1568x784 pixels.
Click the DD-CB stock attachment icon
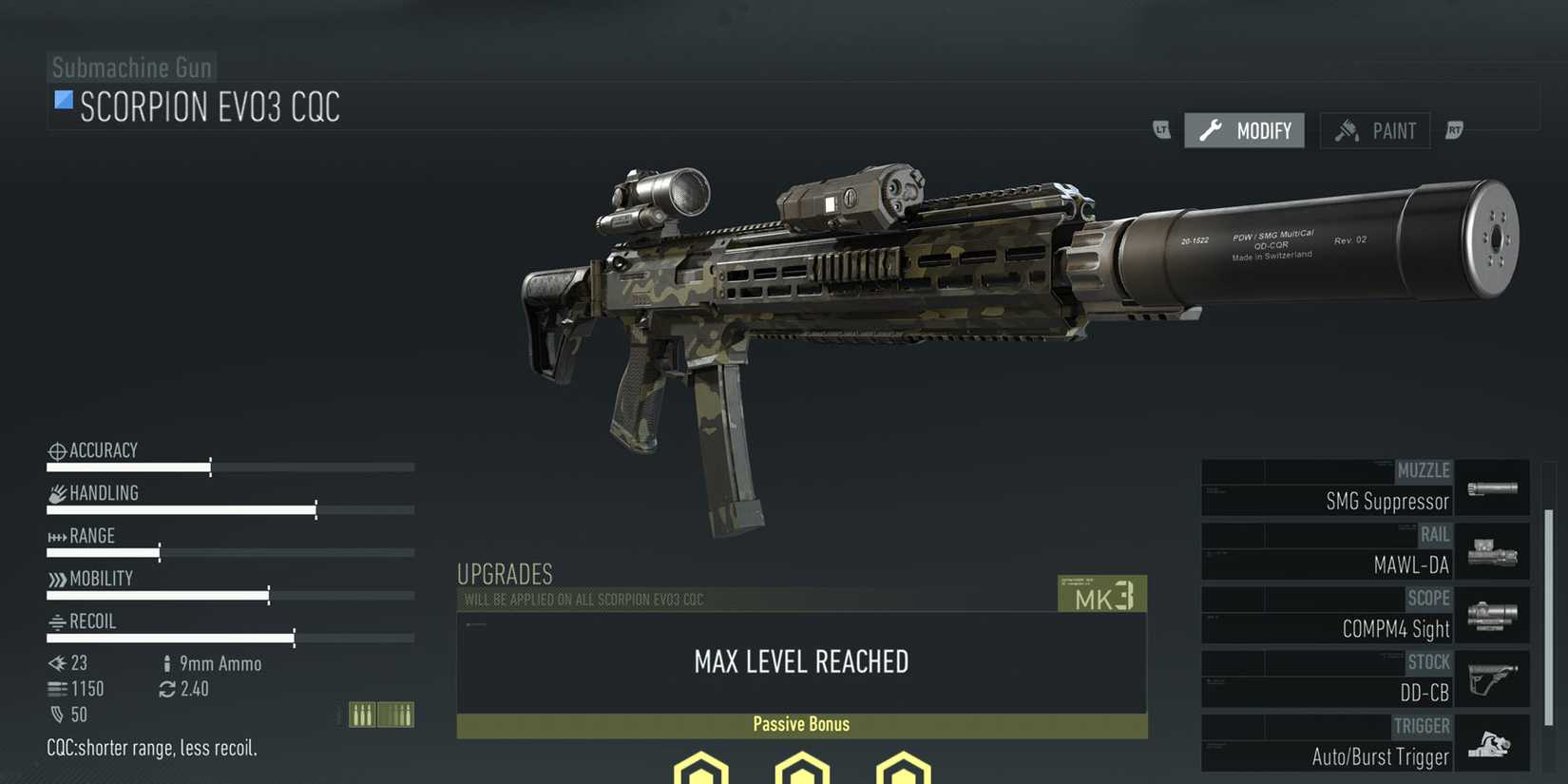1492,678
